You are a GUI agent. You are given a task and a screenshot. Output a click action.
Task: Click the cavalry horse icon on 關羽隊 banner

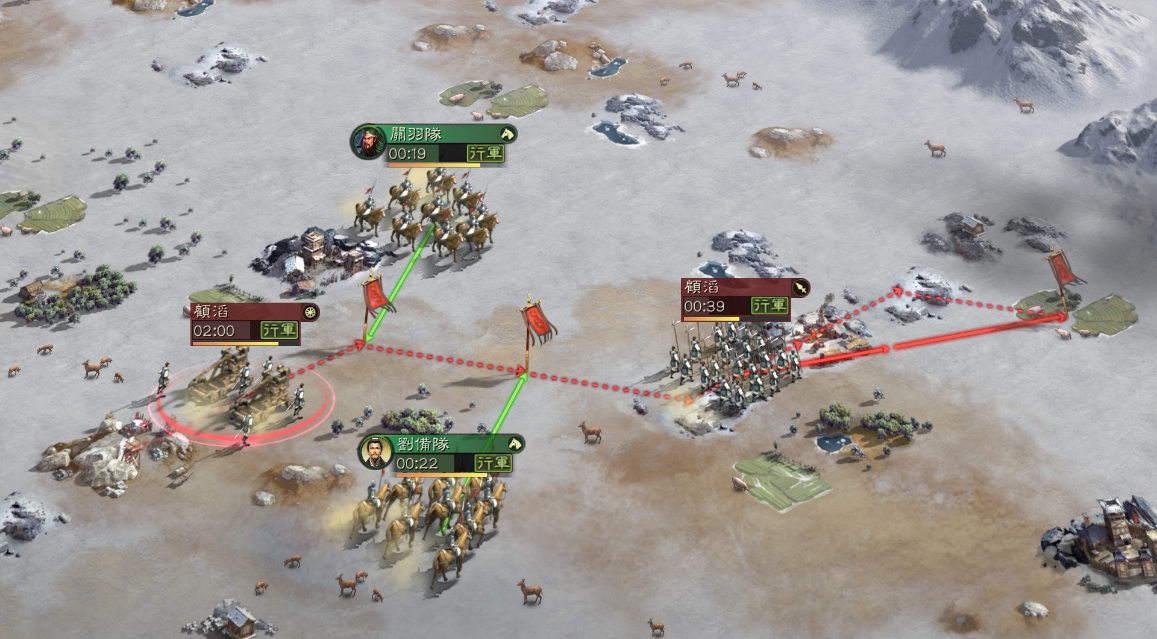coord(506,134)
